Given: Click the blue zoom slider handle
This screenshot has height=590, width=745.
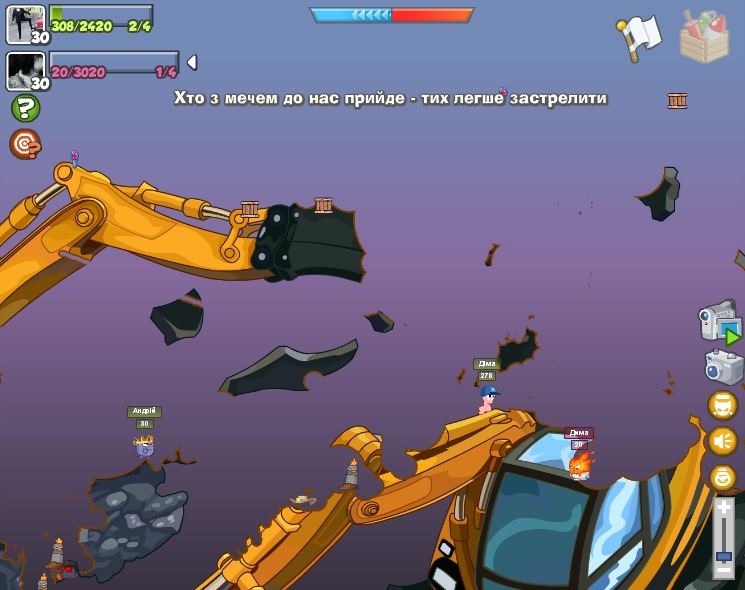Looking at the screenshot, I should 723,554.
